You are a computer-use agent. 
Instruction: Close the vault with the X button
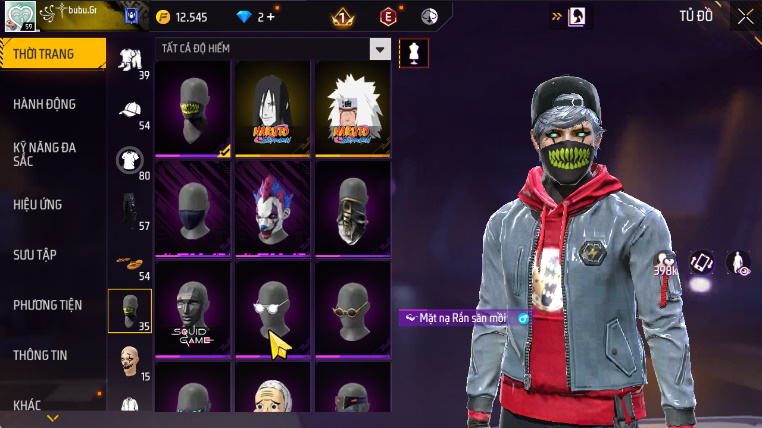click(x=745, y=16)
